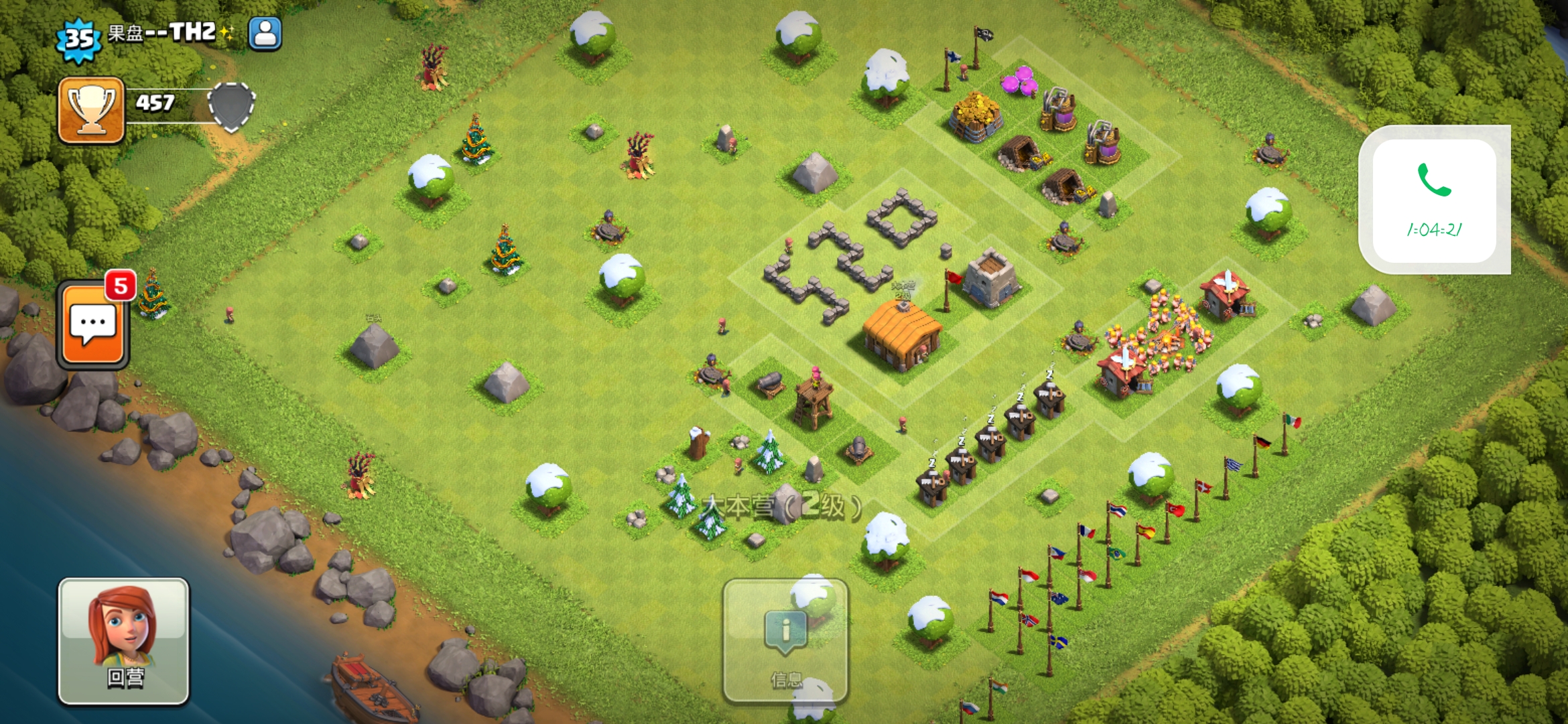Return home with the 回营 button
Screen dimensions: 1568x724
pyautogui.click(x=124, y=641)
